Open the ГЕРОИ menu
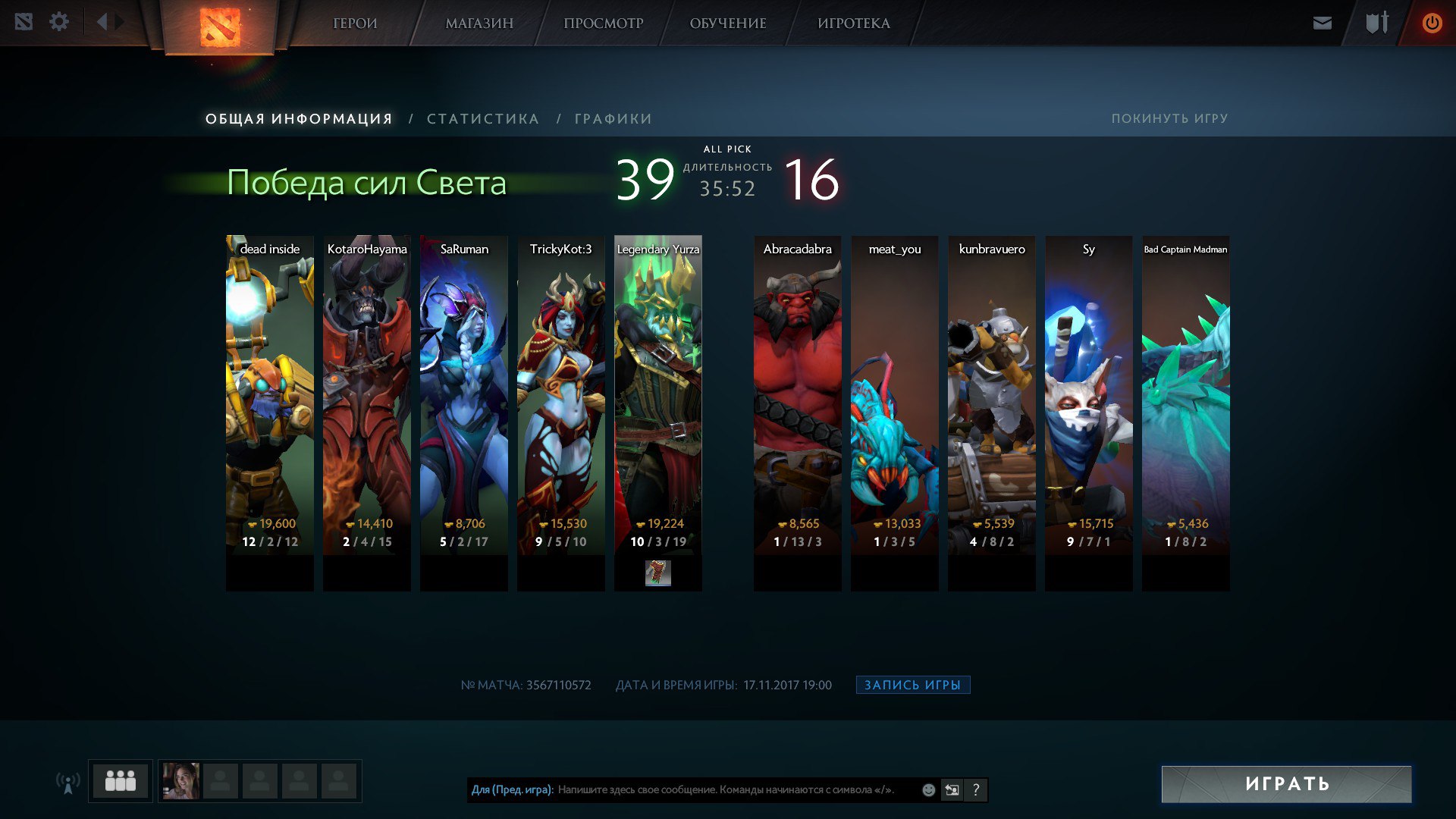 (355, 24)
